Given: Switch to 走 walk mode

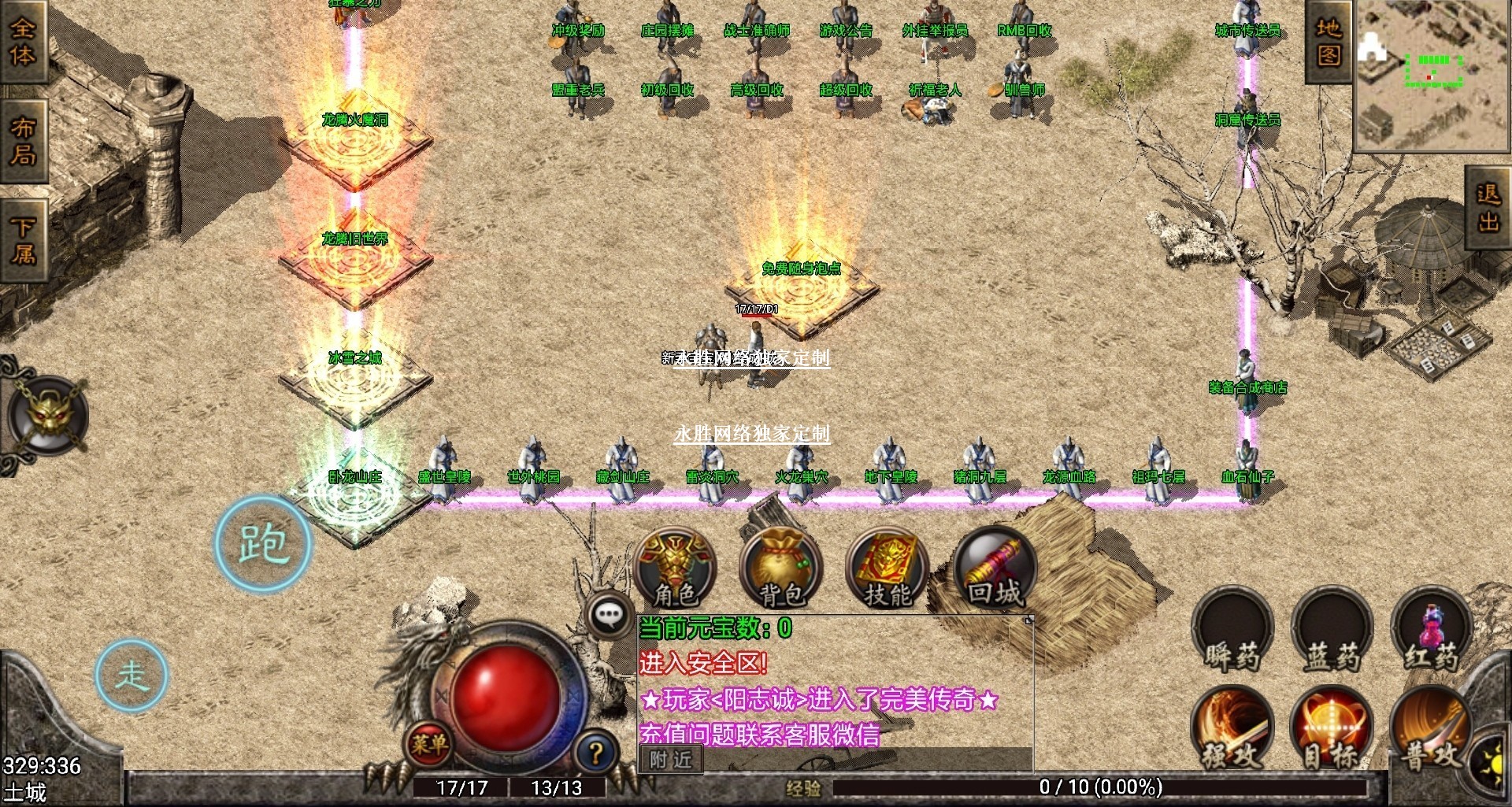Looking at the screenshot, I should (132, 676).
